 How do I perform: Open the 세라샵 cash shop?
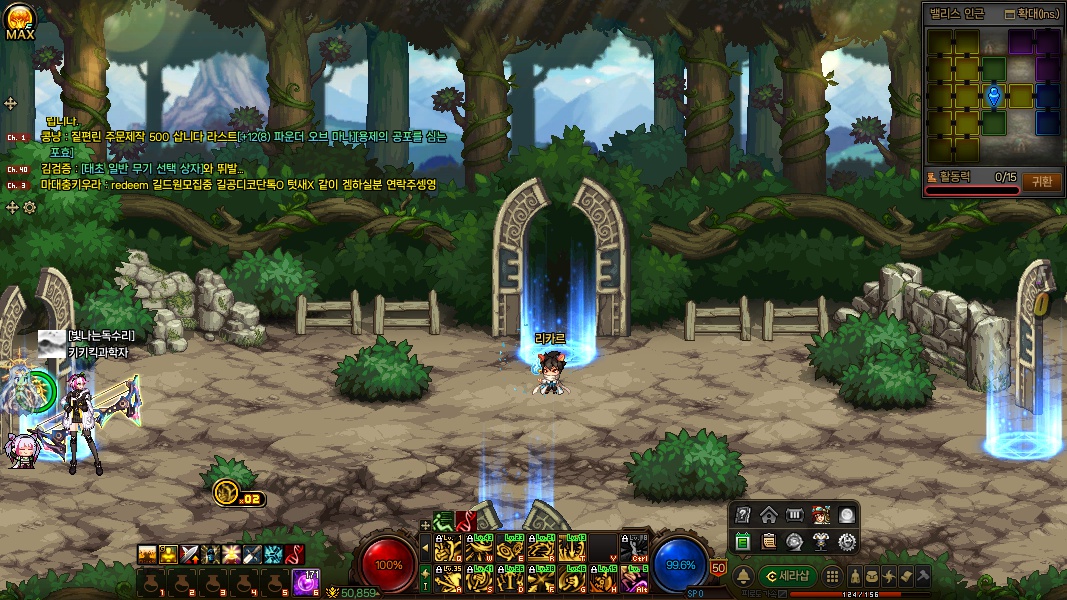[x=788, y=576]
